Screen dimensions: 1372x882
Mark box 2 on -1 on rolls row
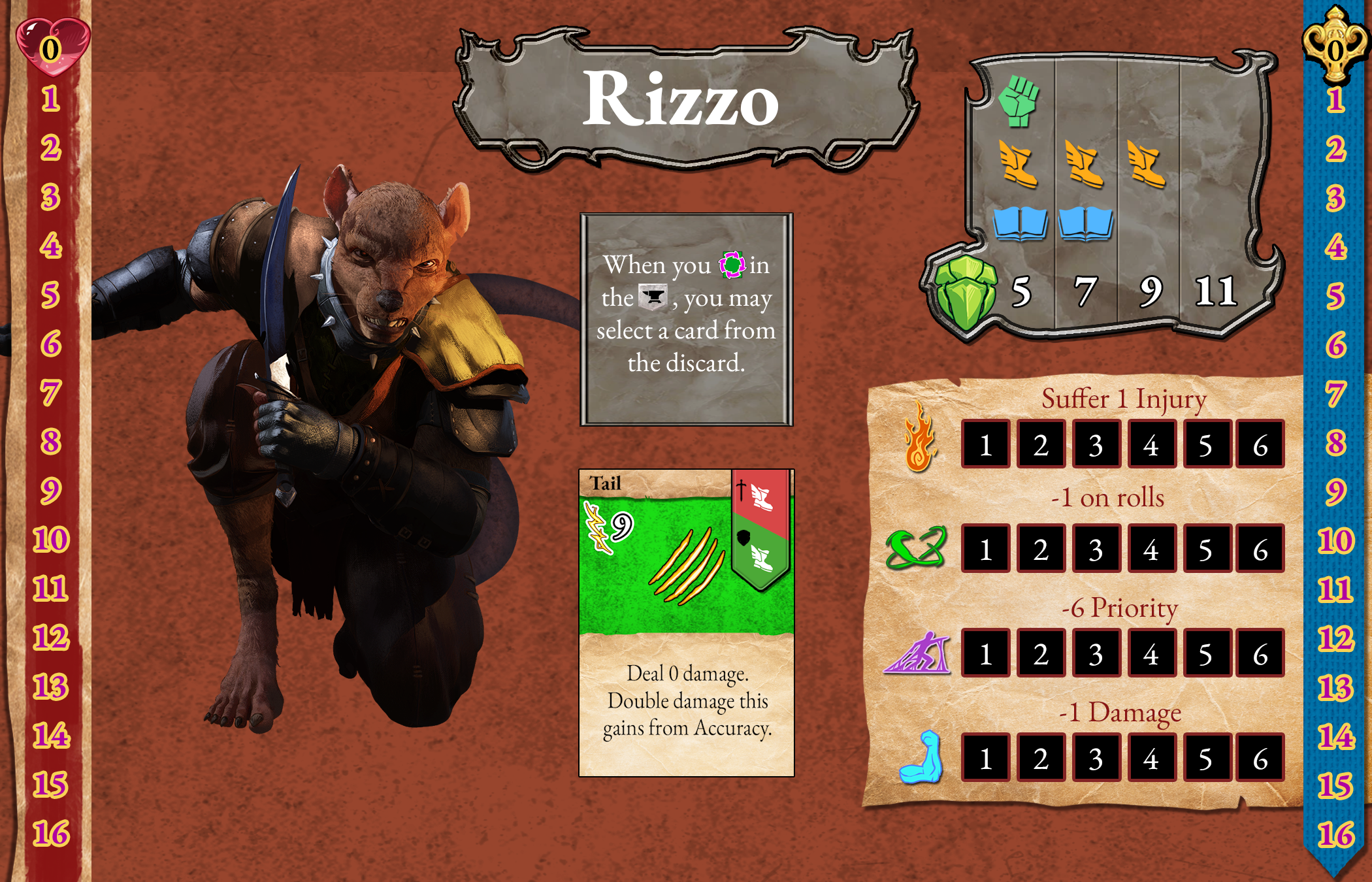pyautogui.click(x=1041, y=549)
